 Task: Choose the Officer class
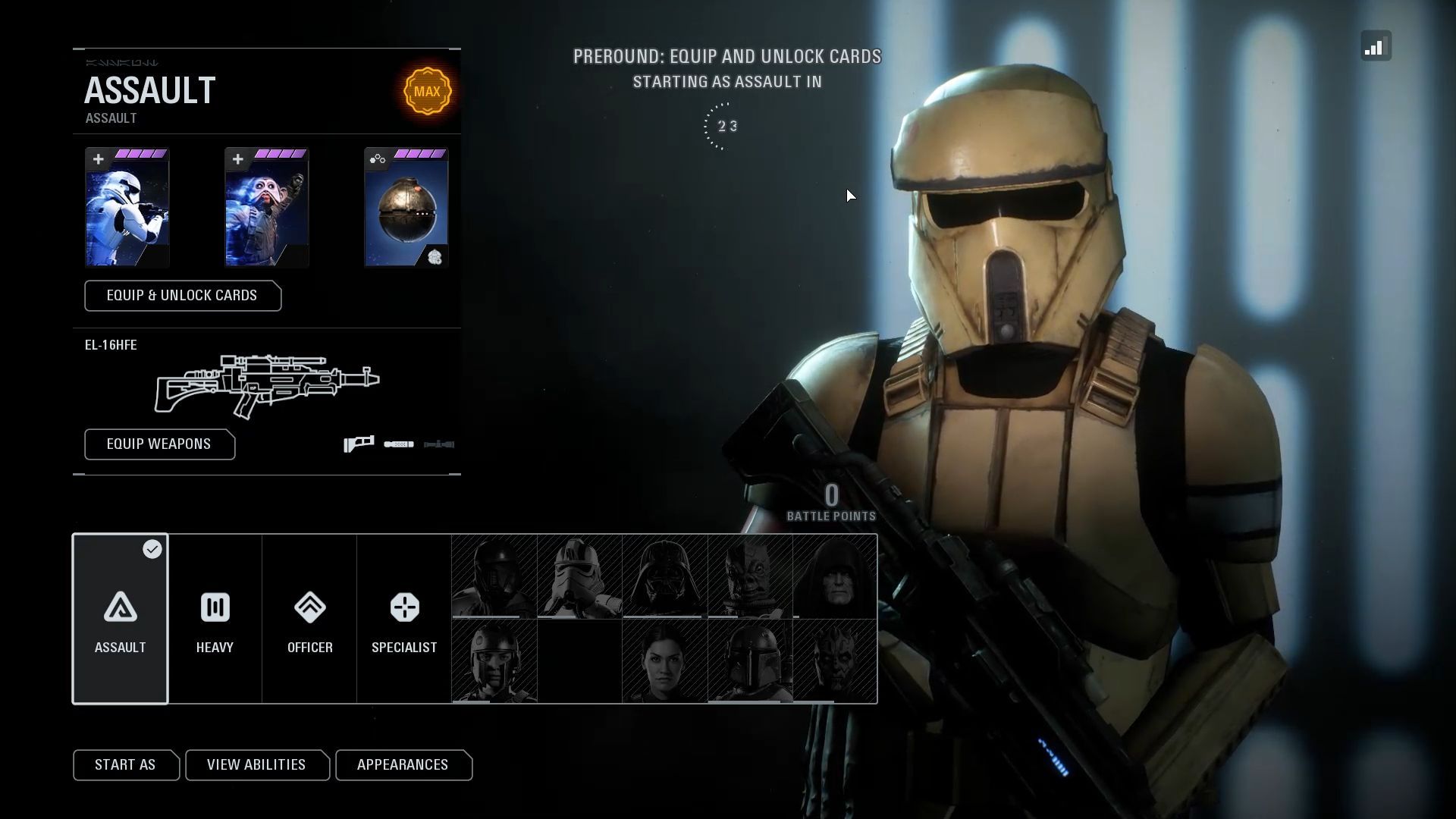[309, 619]
